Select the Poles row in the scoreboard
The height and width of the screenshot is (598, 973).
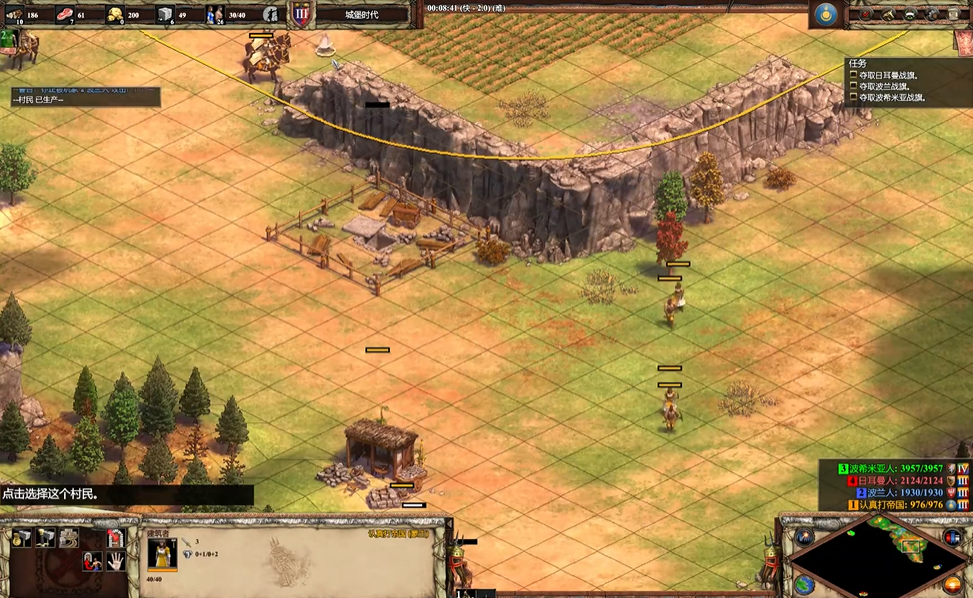[895, 493]
